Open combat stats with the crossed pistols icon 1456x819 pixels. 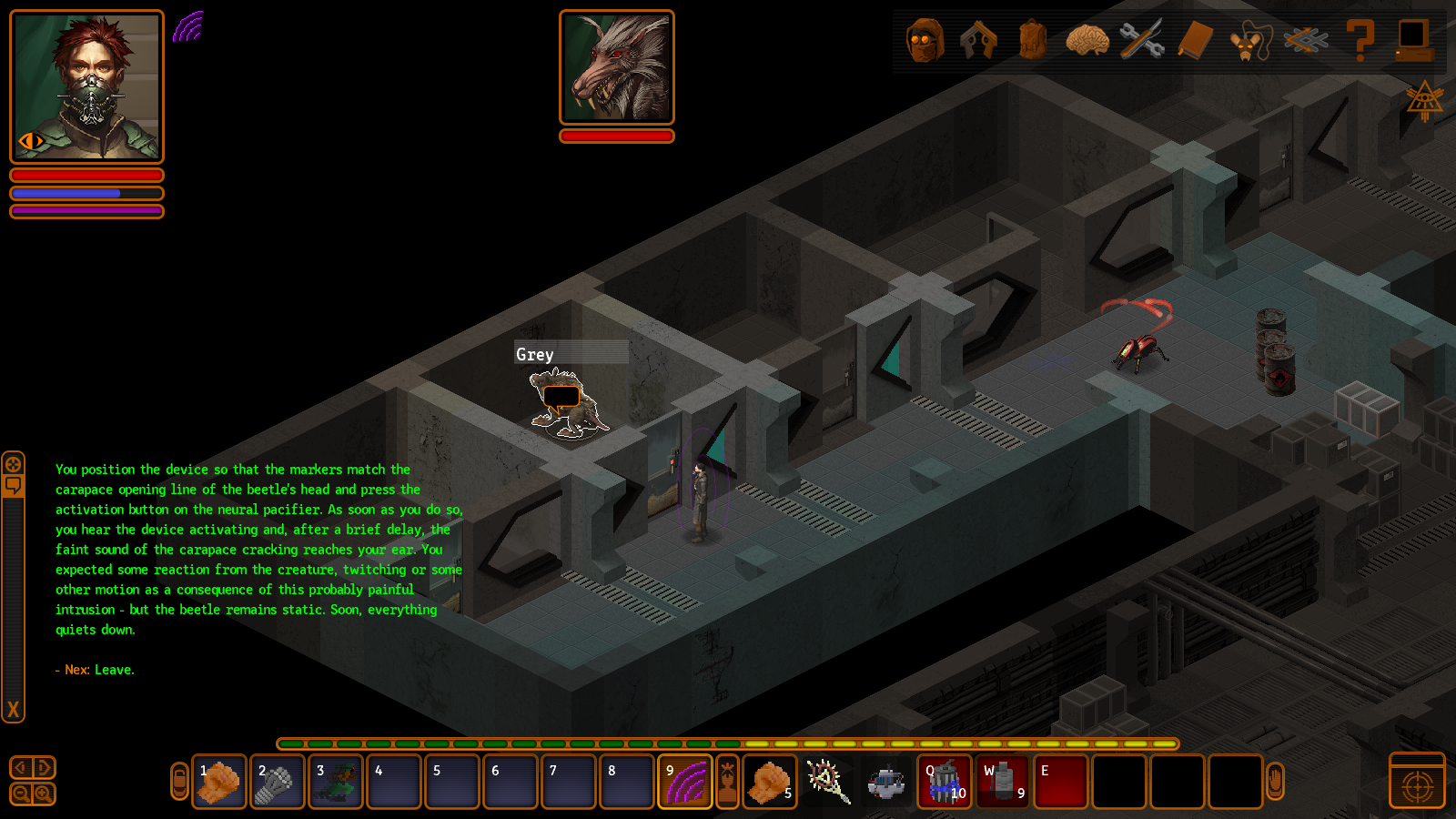coord(978,41)
